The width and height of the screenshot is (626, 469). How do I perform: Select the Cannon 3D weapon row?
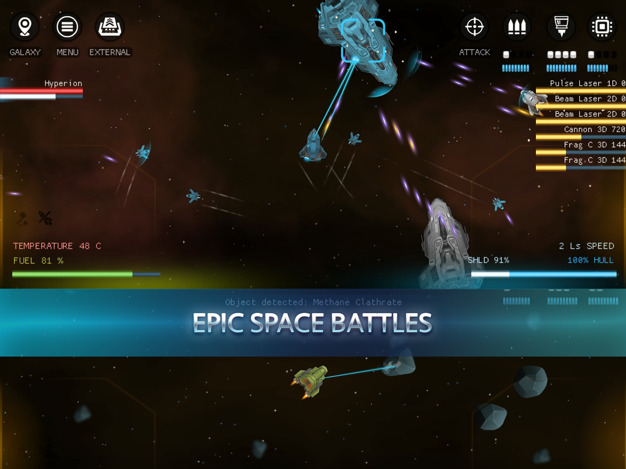click(x=592, y=130)
